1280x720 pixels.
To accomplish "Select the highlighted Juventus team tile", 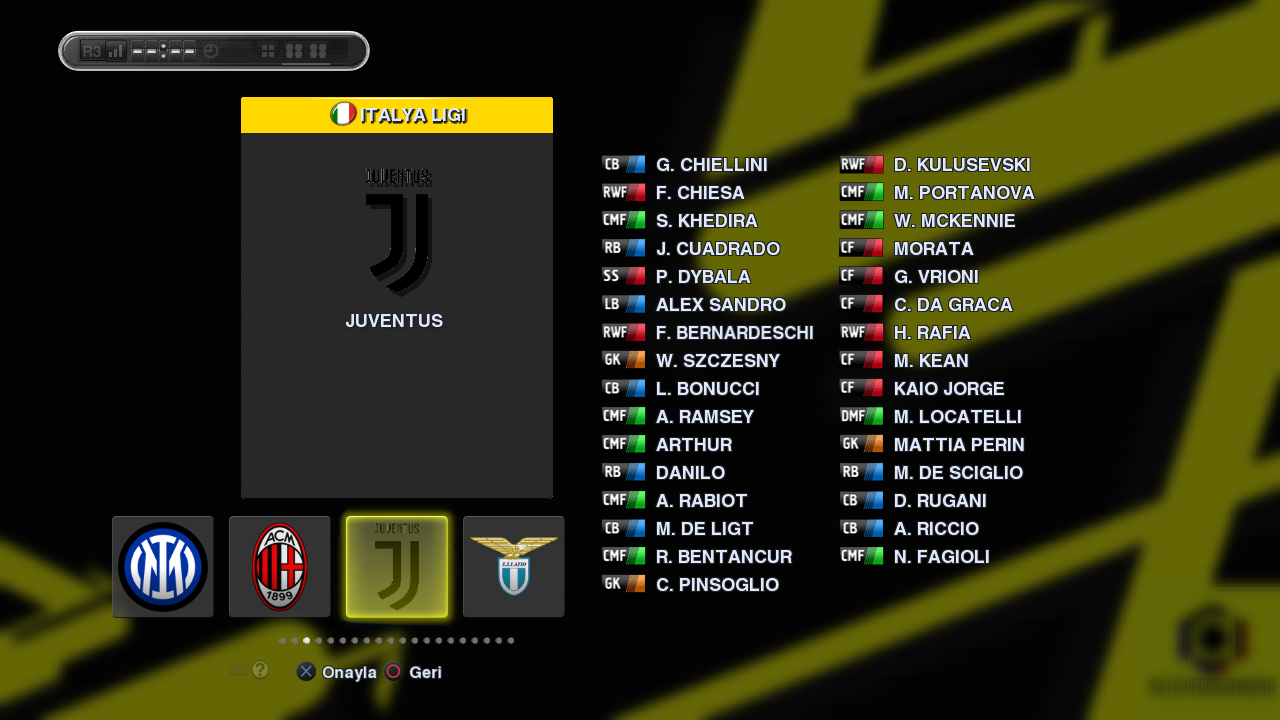I will click(397, 567).
